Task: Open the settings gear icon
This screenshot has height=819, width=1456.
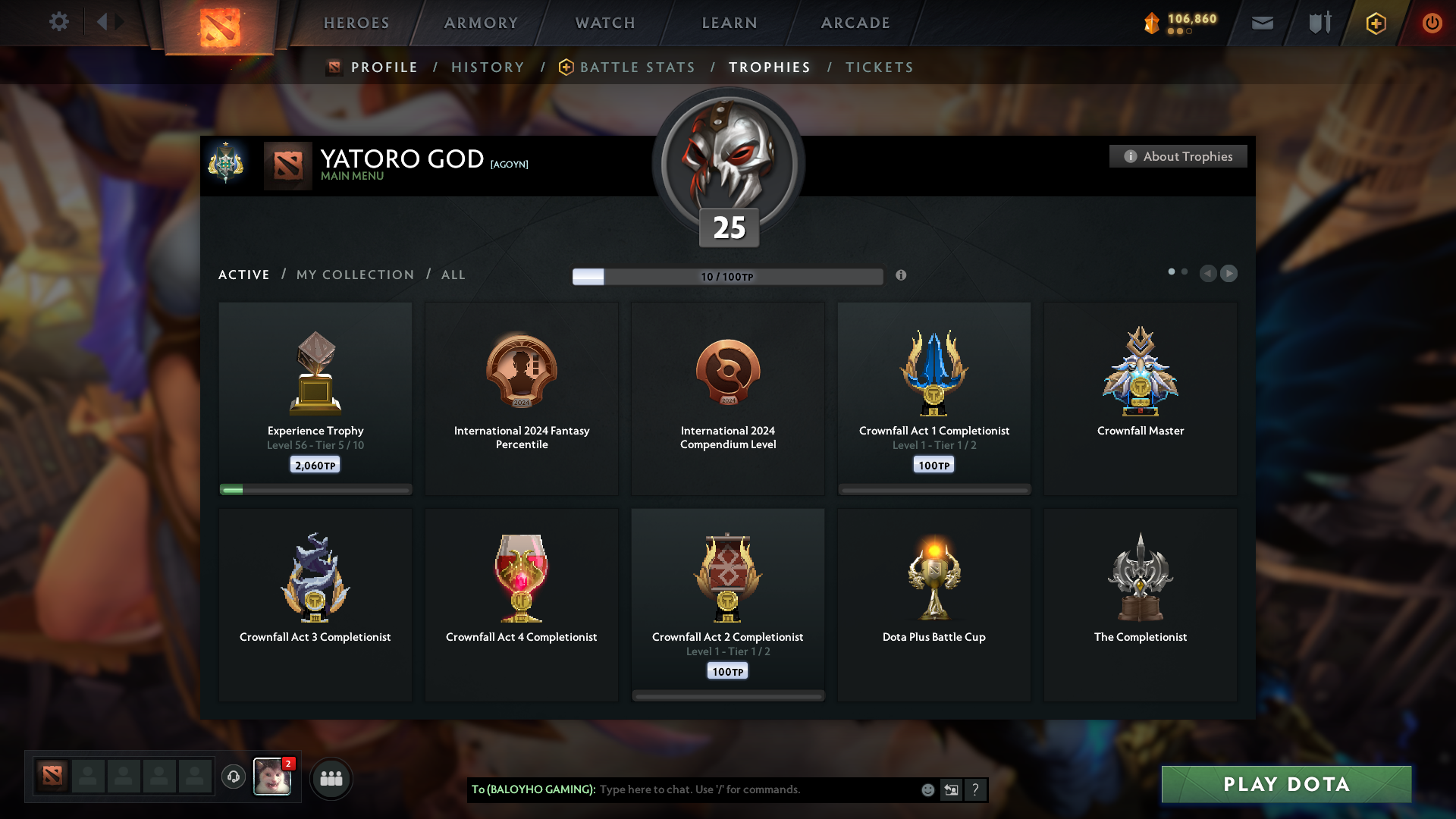Action: [58, 22]
